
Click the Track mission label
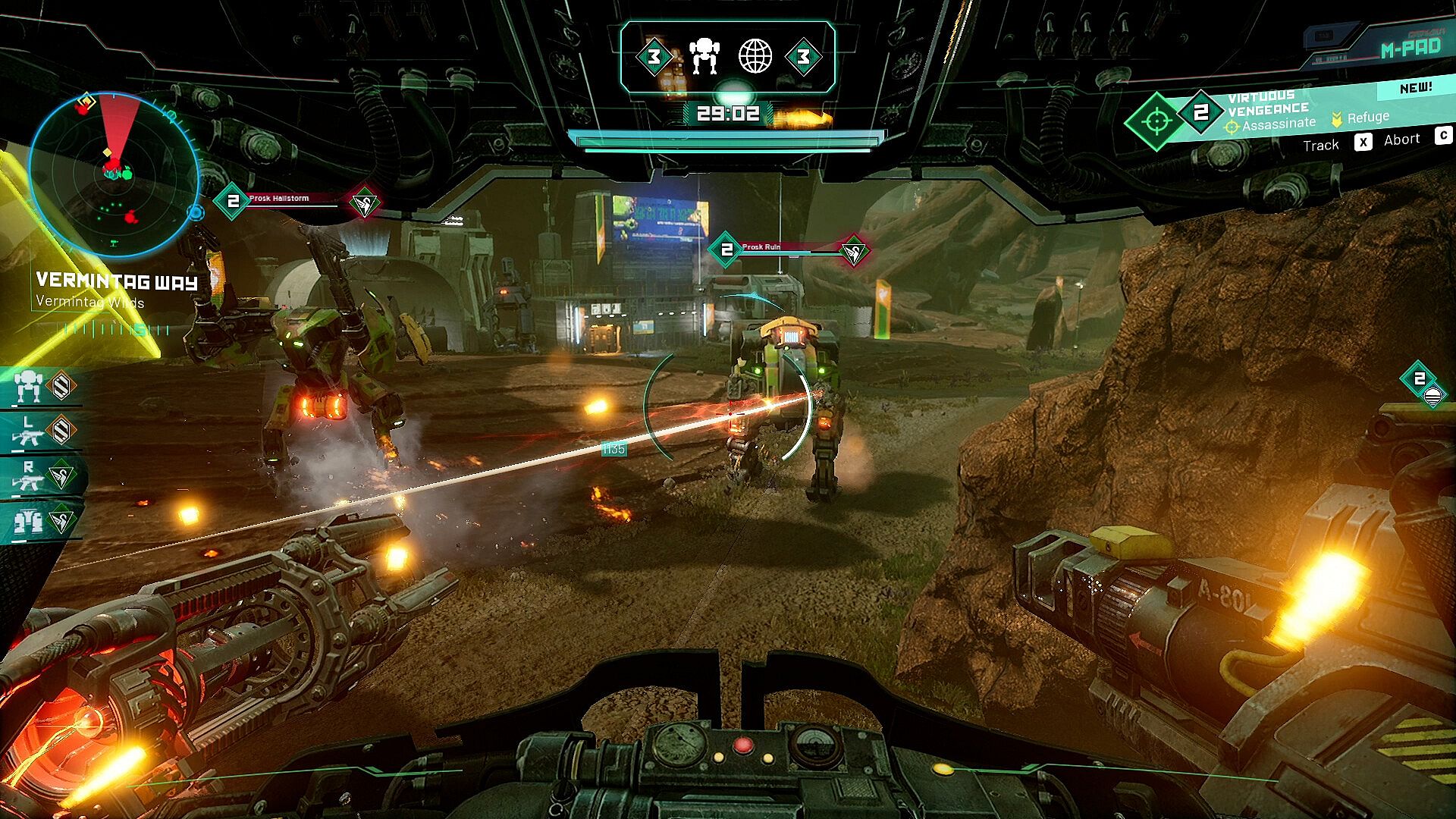coord(1320,146)
